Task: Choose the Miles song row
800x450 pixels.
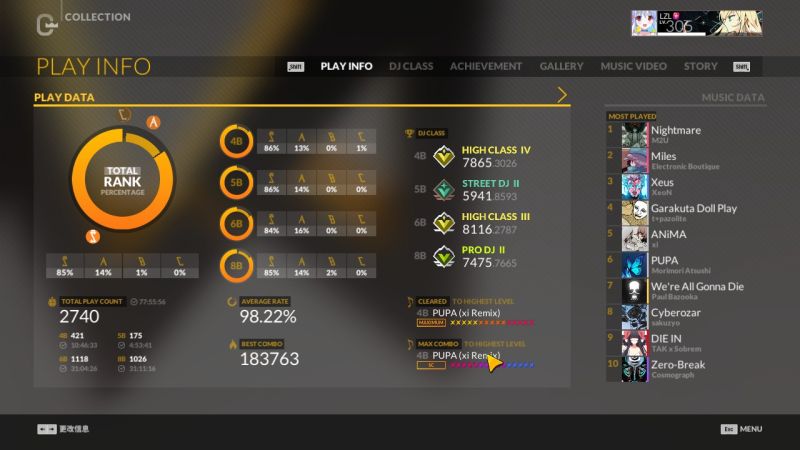Action: [x=686, y=161]
